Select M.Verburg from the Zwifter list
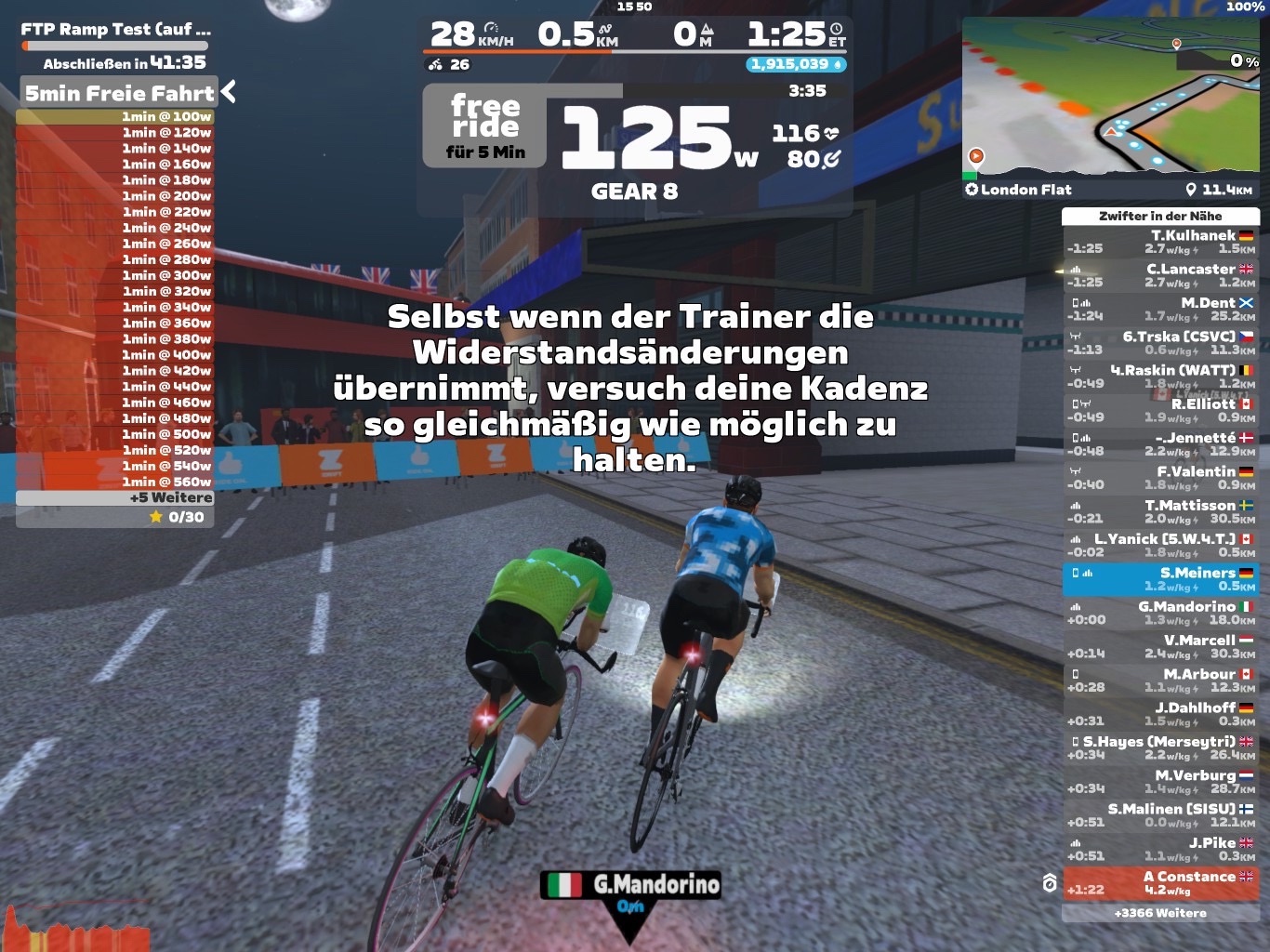Screen dimensions: 1270x952 tap(1160, 781)
